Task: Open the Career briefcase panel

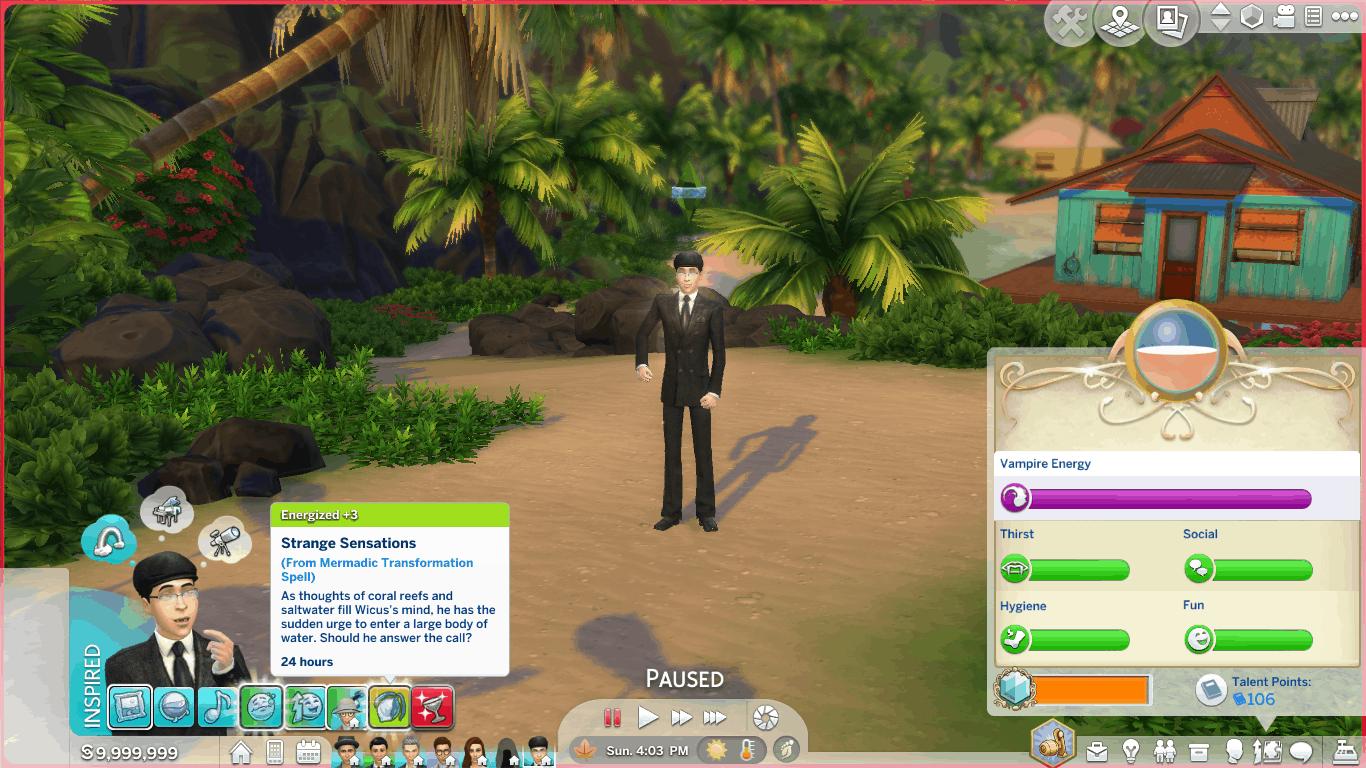Action: (x=1098, y=750)
